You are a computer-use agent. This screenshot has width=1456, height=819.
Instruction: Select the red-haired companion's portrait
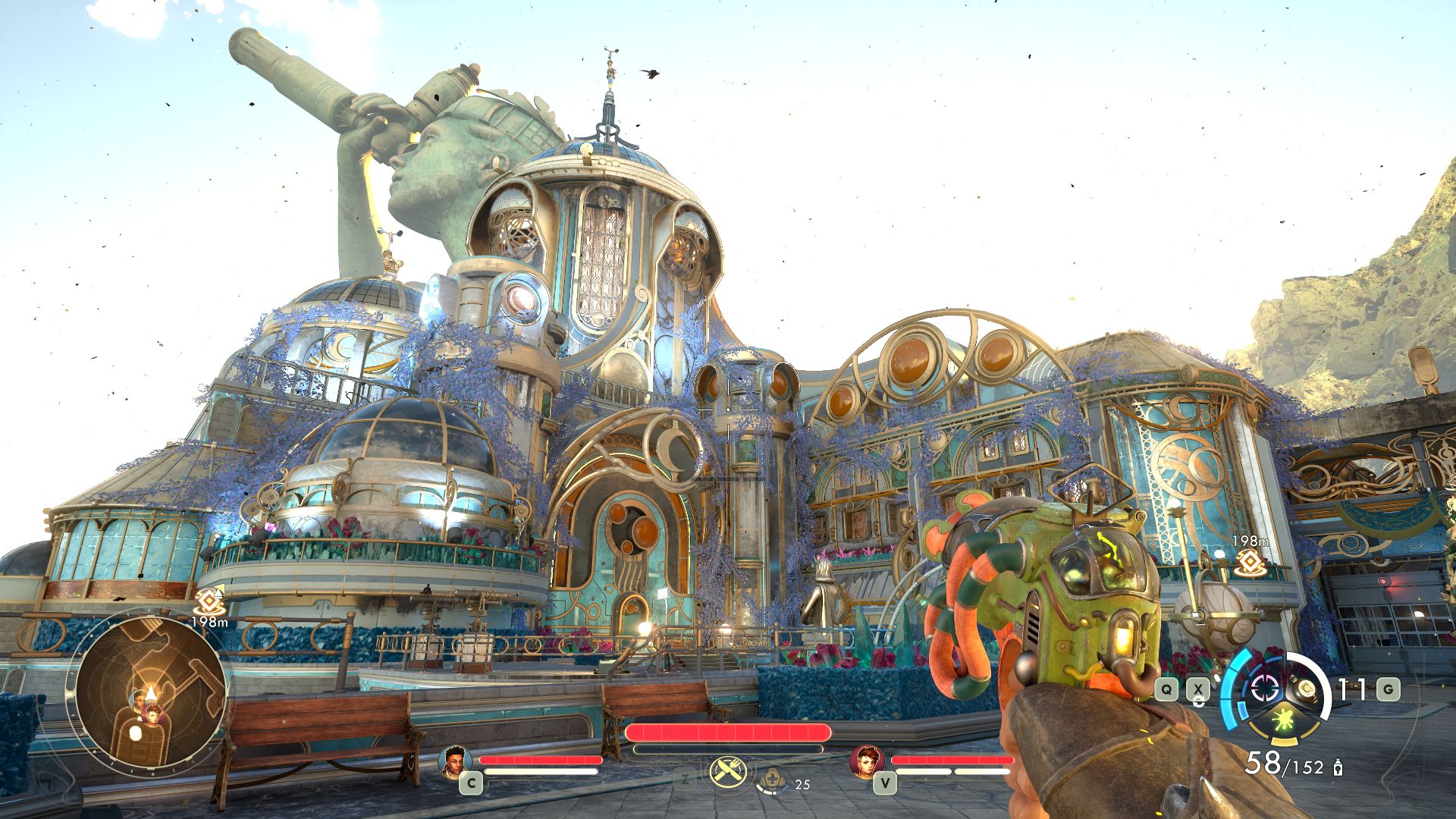(866, 761)
